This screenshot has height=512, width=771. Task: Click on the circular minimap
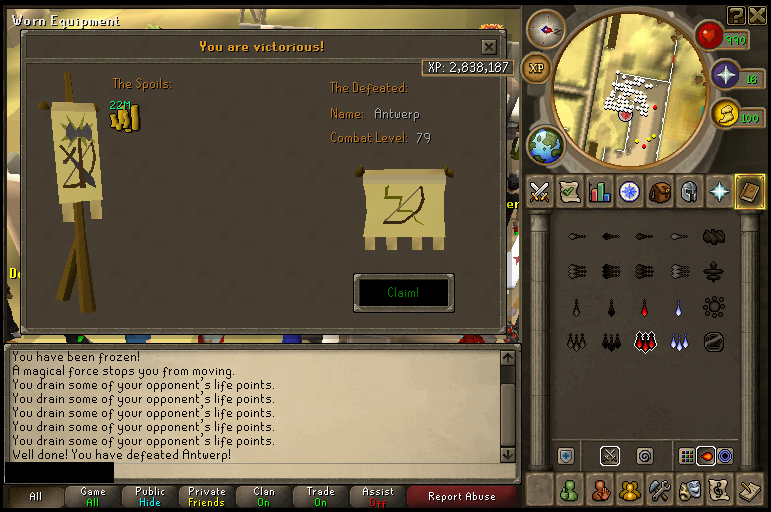coord(630,90)
